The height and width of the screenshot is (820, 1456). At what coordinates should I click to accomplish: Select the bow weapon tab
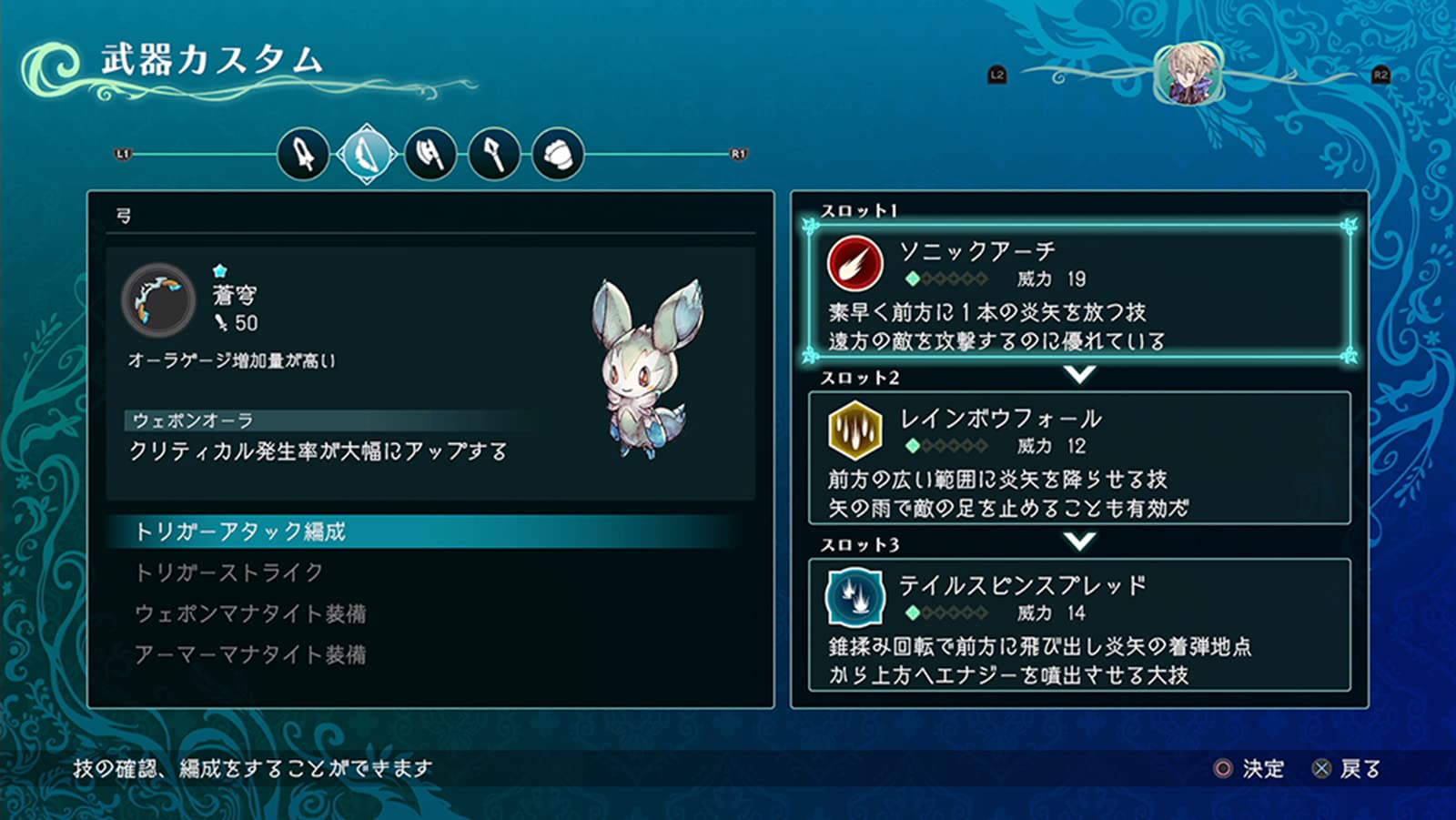pyautogui.click(x=367, y=155)
